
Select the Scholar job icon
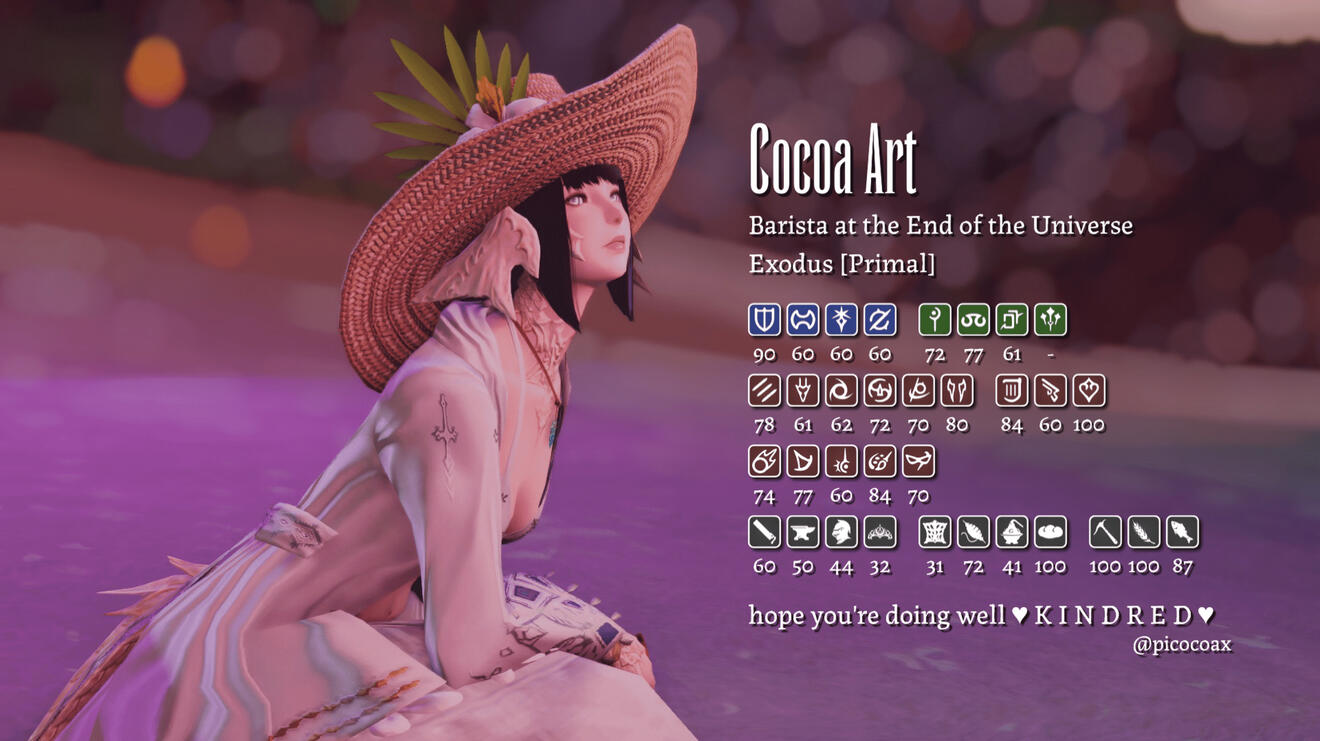[973, 320]
